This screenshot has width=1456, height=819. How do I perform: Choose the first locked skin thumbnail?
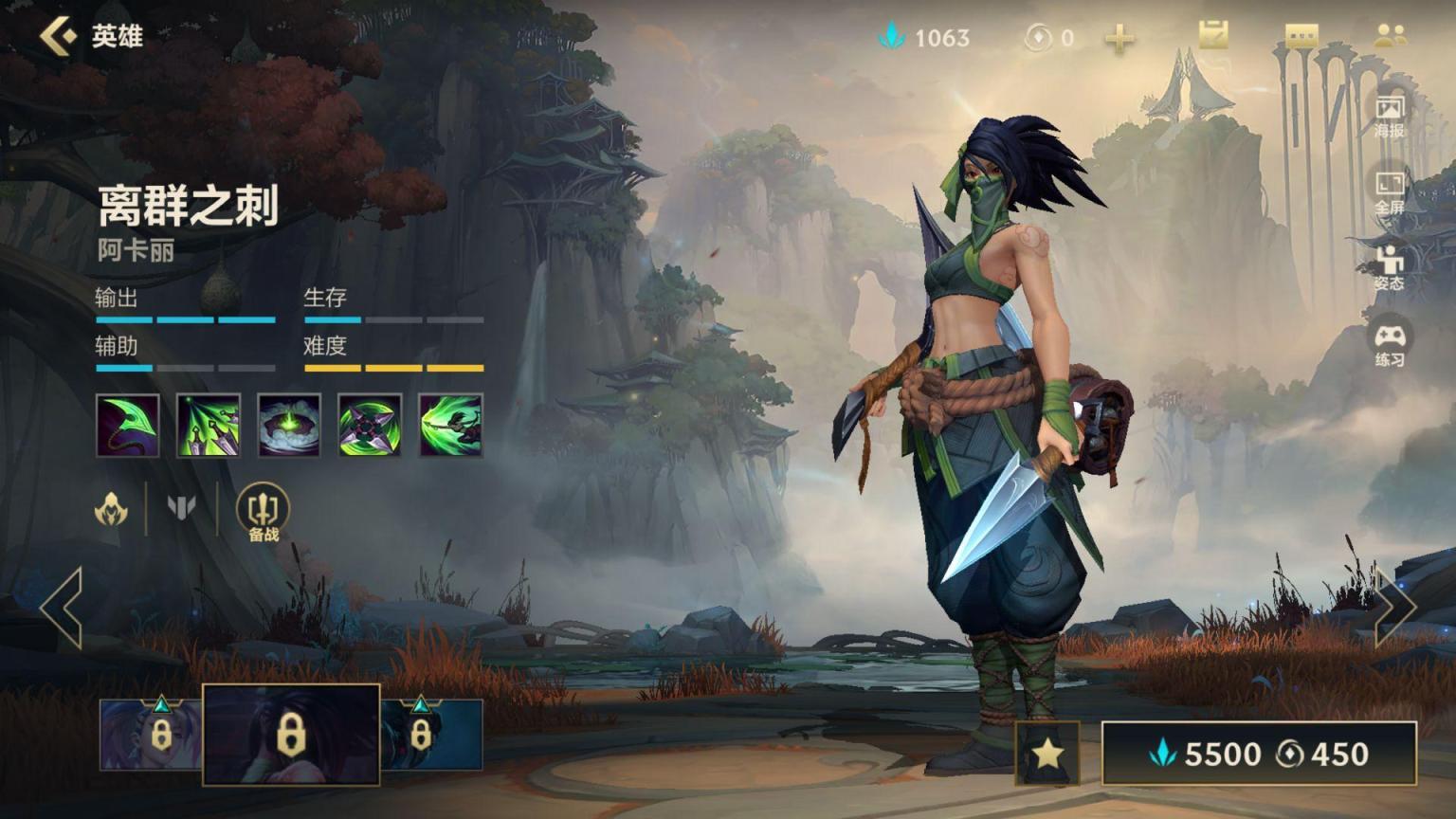[x=151, y=735]
